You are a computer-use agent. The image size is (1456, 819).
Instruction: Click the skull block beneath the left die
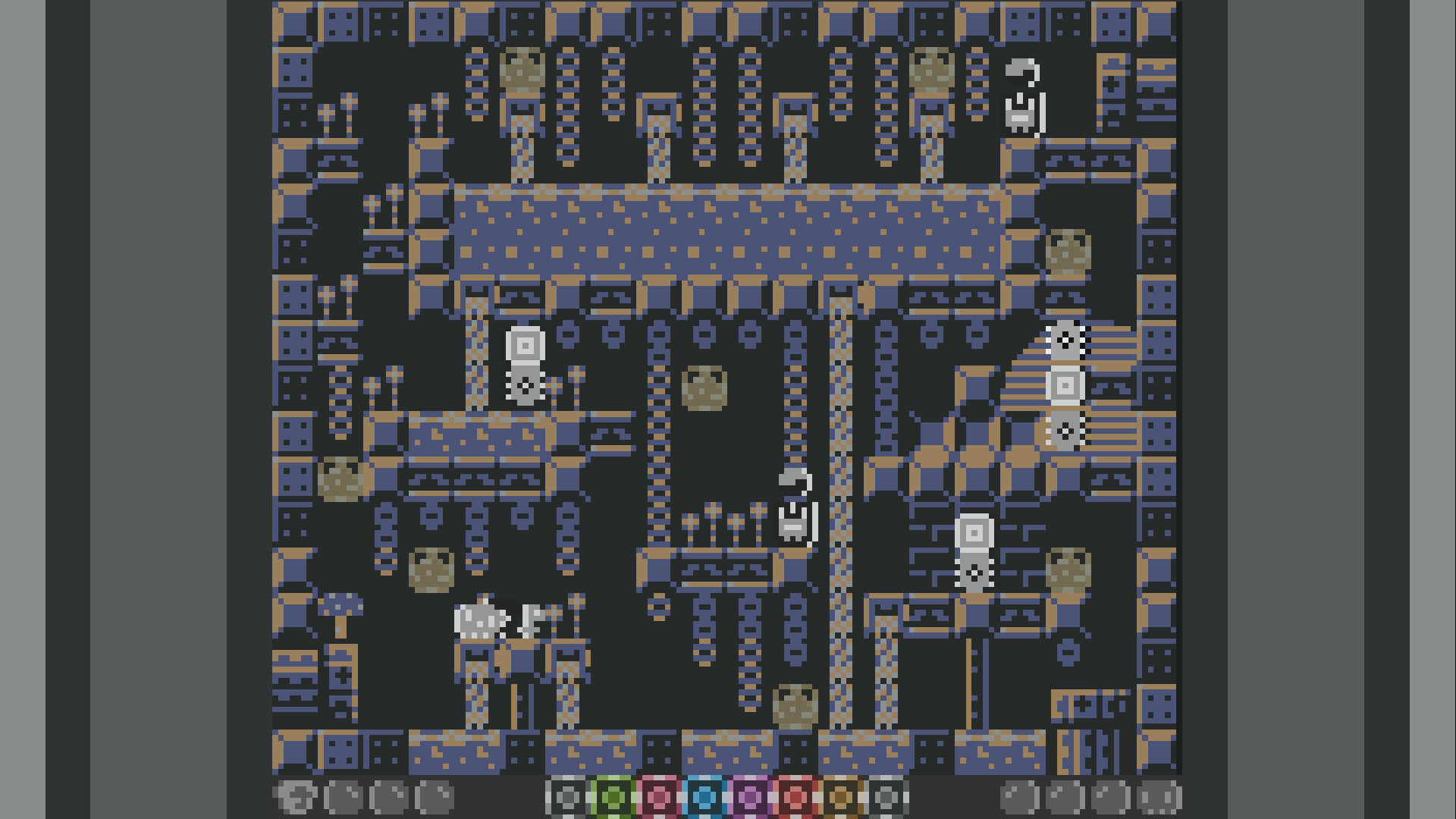[525, 388]
